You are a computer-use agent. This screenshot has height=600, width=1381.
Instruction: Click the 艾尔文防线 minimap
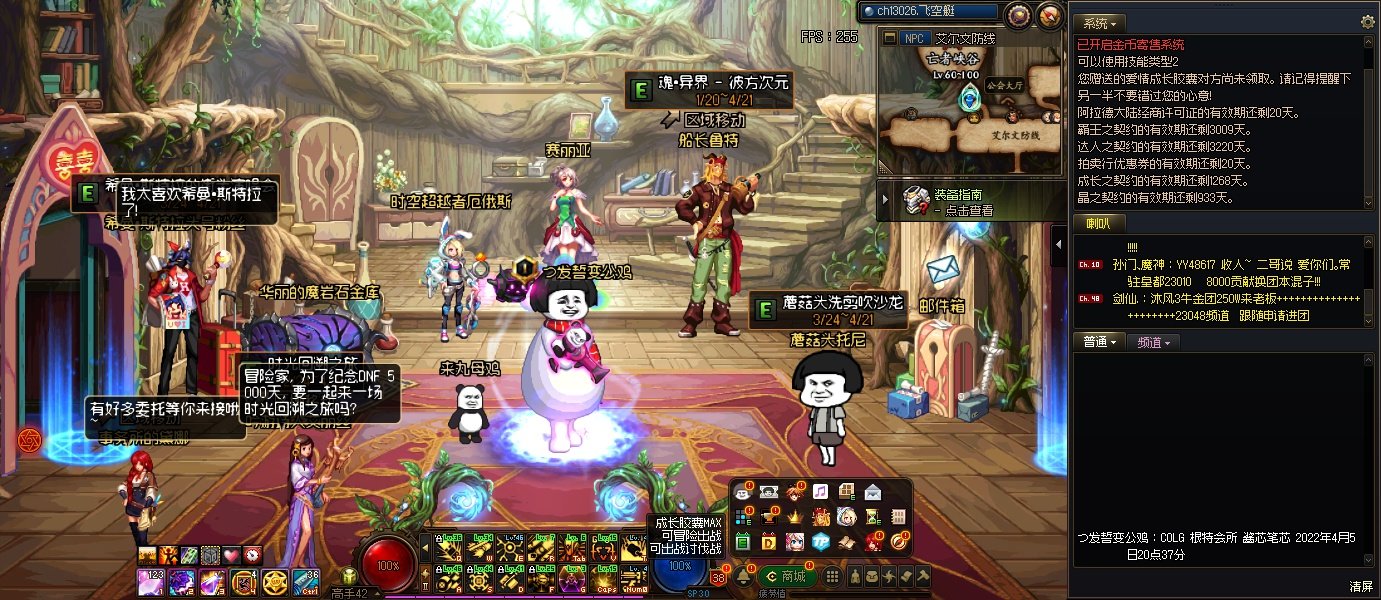(x=969, y=110)
